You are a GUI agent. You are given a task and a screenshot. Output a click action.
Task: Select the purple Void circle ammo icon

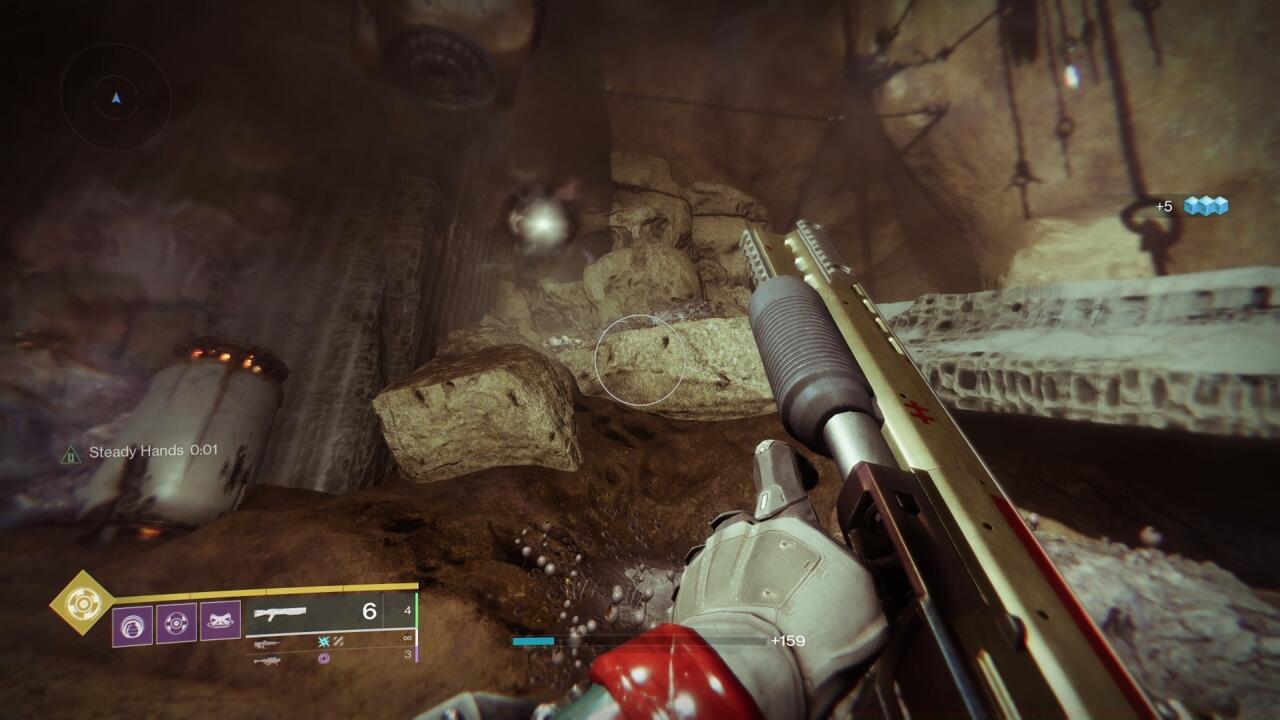[x=323, y=657]
